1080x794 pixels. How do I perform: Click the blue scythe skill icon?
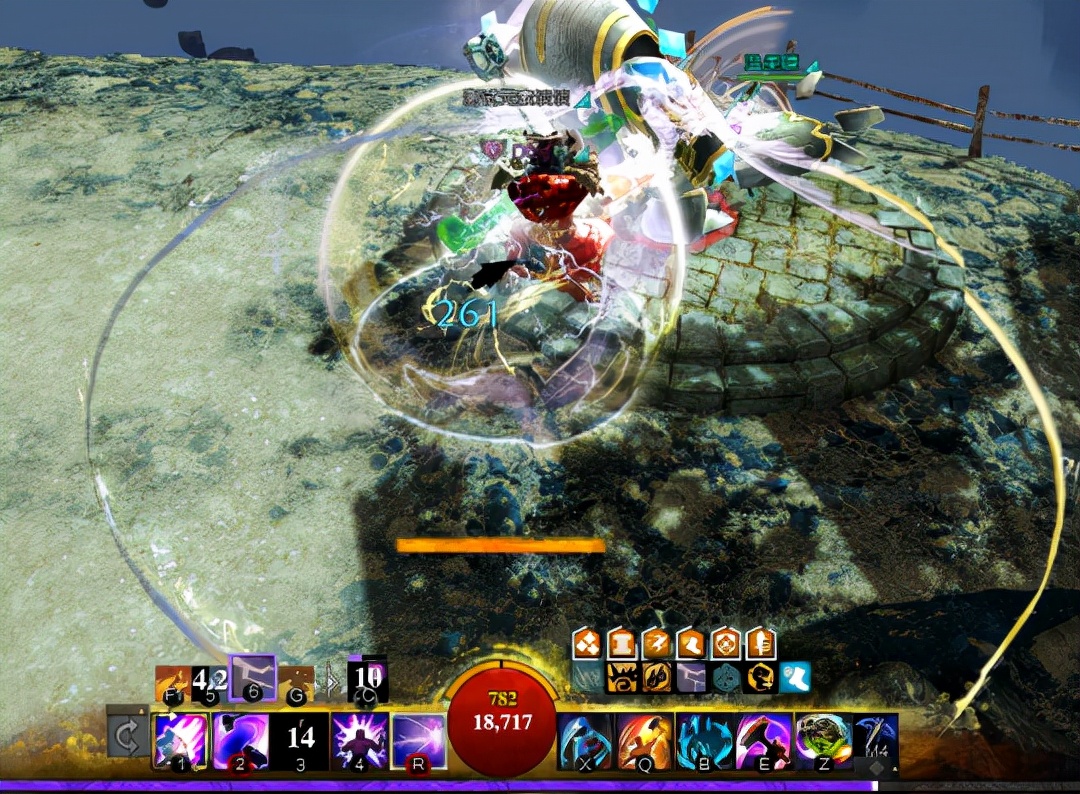pyautogui.click(x=876, y=741)
